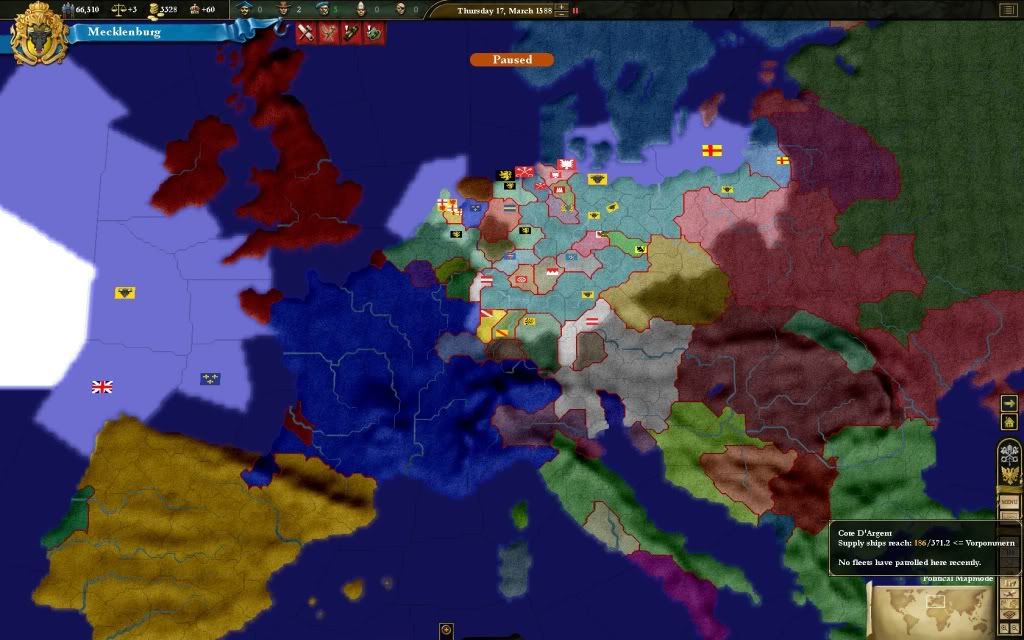Click the Mecklenburg country name banner
The image size is (1024, 640).
pyautogui.click(x=124, y=32)
